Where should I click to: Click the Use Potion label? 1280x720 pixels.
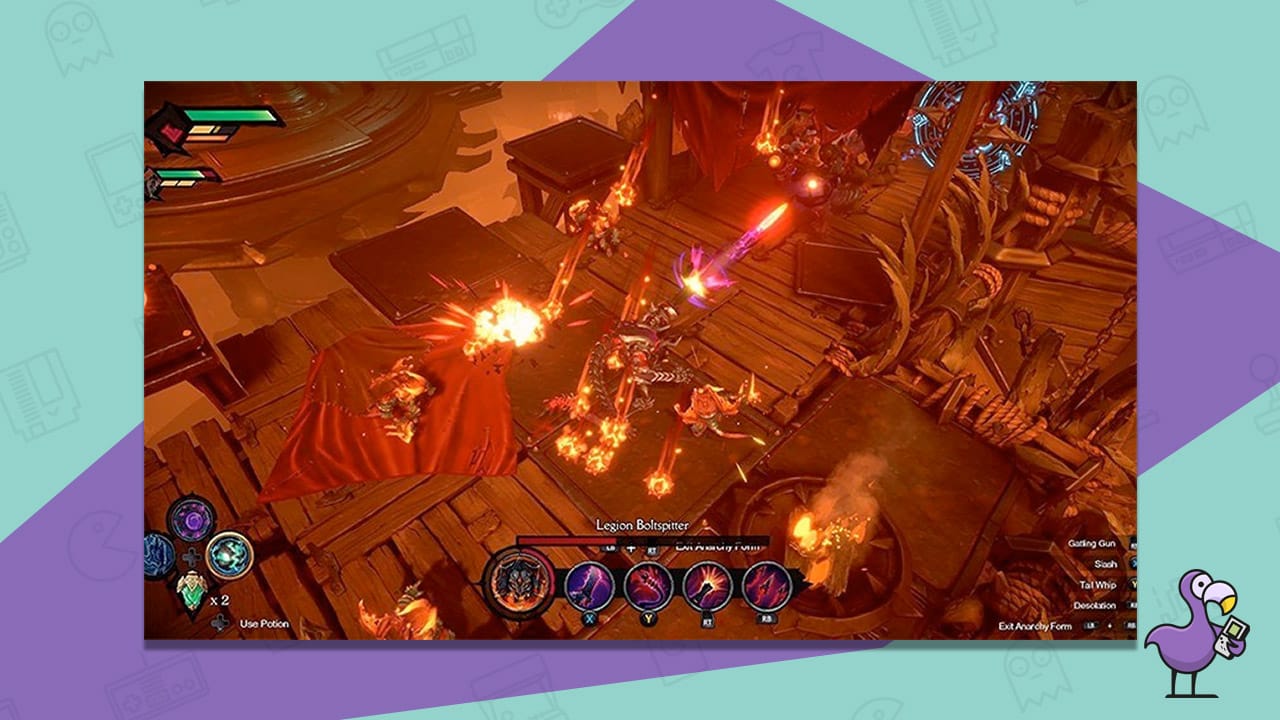point(264,623)
